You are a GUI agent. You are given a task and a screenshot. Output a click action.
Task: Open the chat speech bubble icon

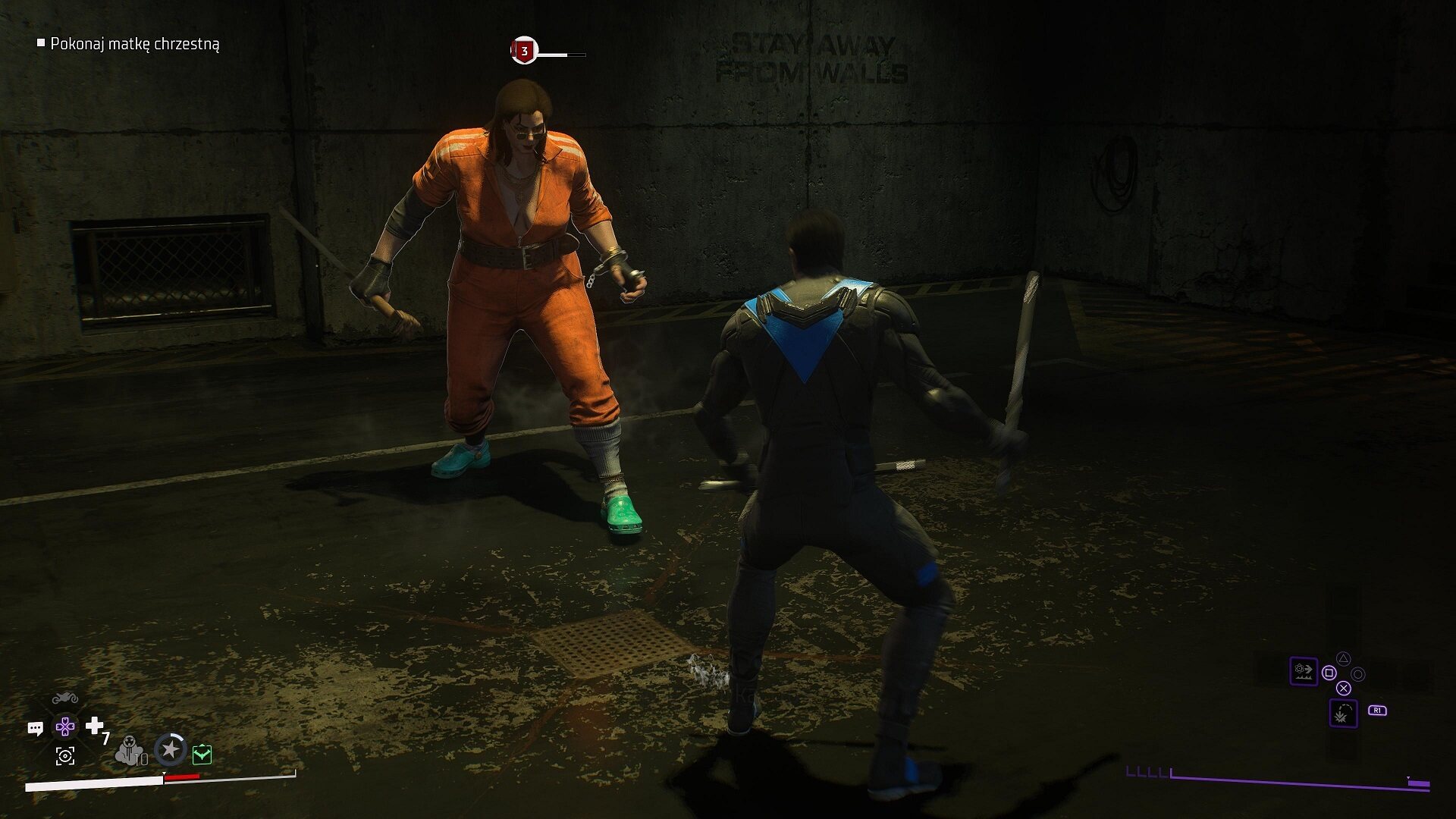tap(35, 729)
